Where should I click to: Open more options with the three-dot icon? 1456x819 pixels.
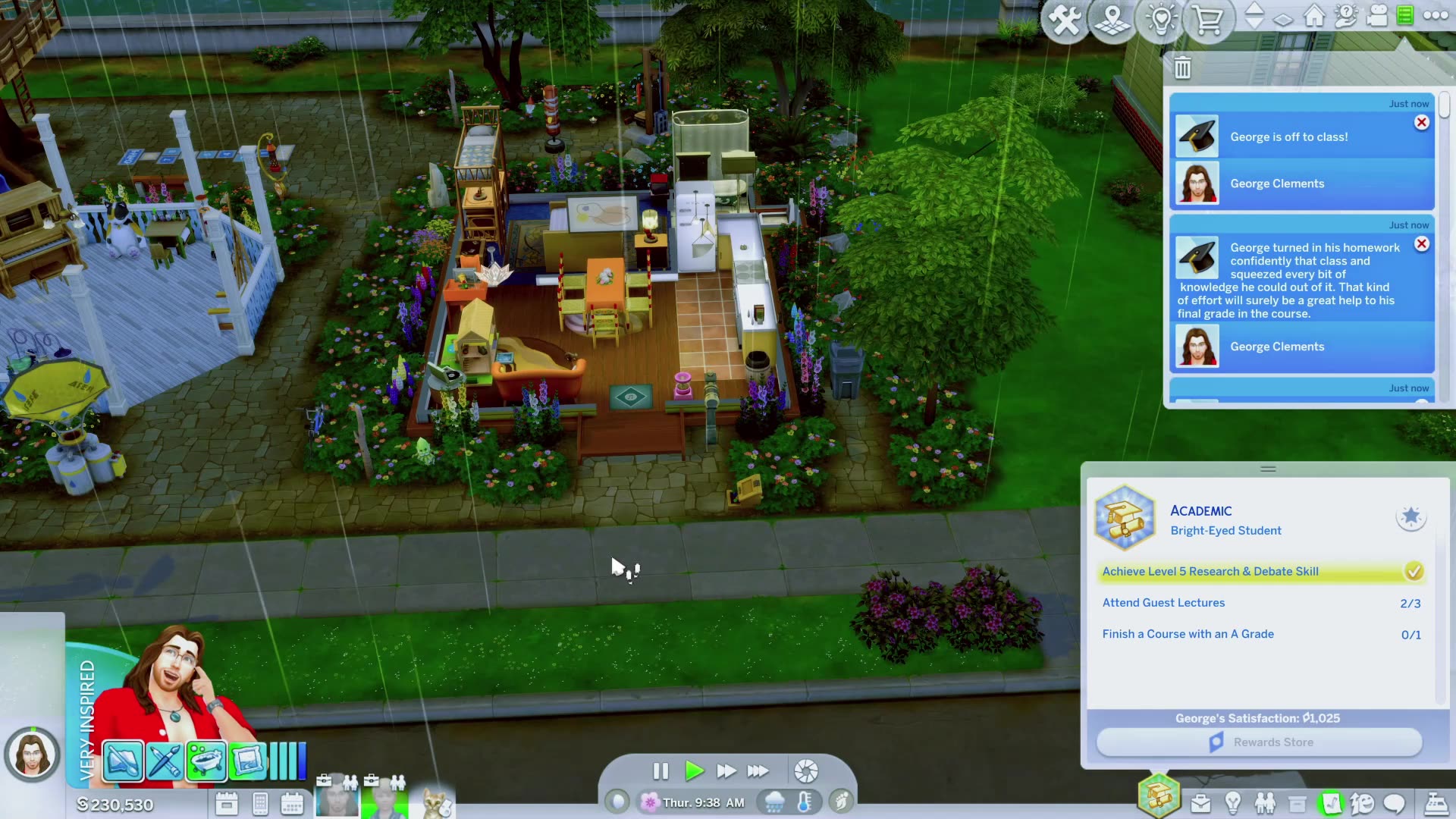[1435, 17]
